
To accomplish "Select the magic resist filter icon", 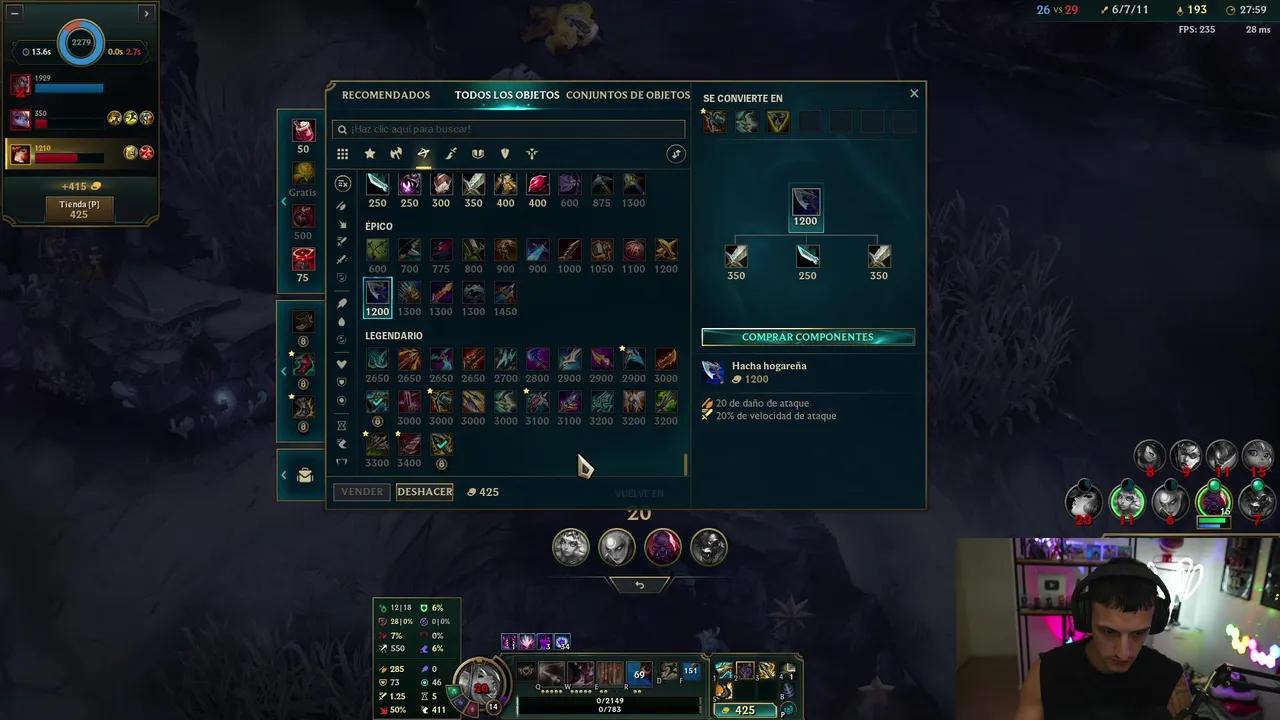I will click(x=505, y=153).
